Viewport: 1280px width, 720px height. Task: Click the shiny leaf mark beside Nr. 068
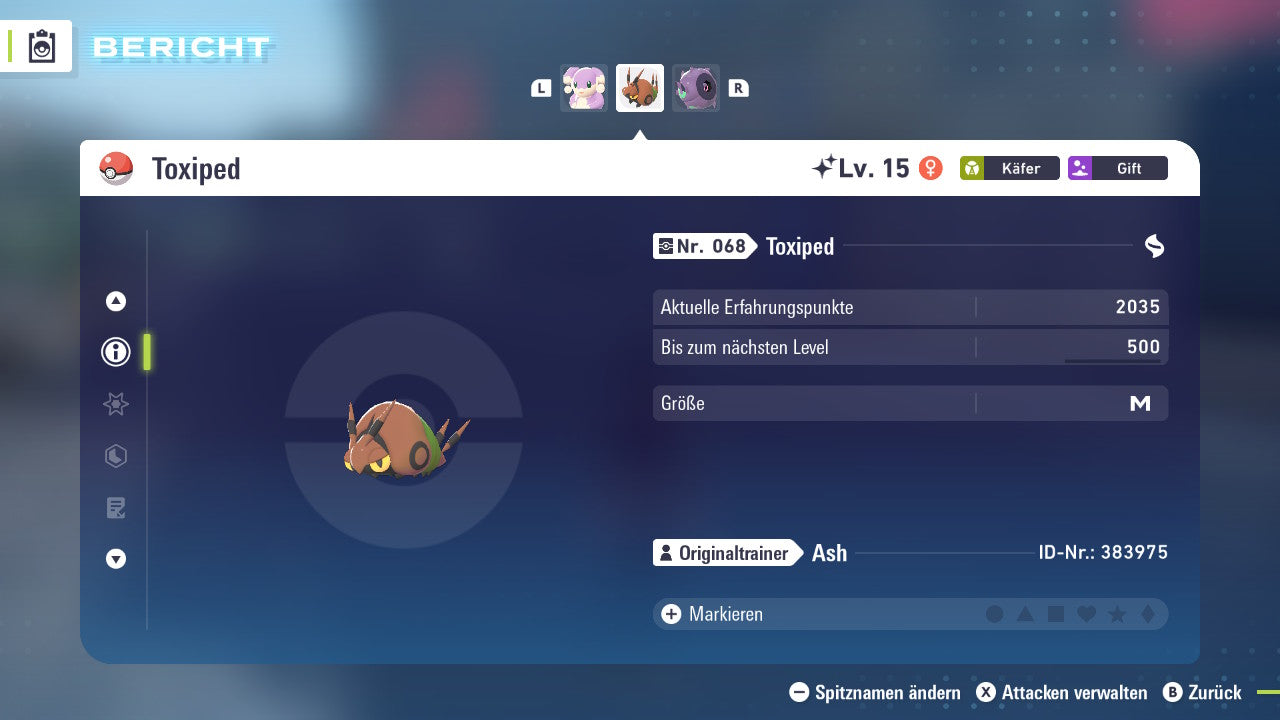(x=1154, y=245)
